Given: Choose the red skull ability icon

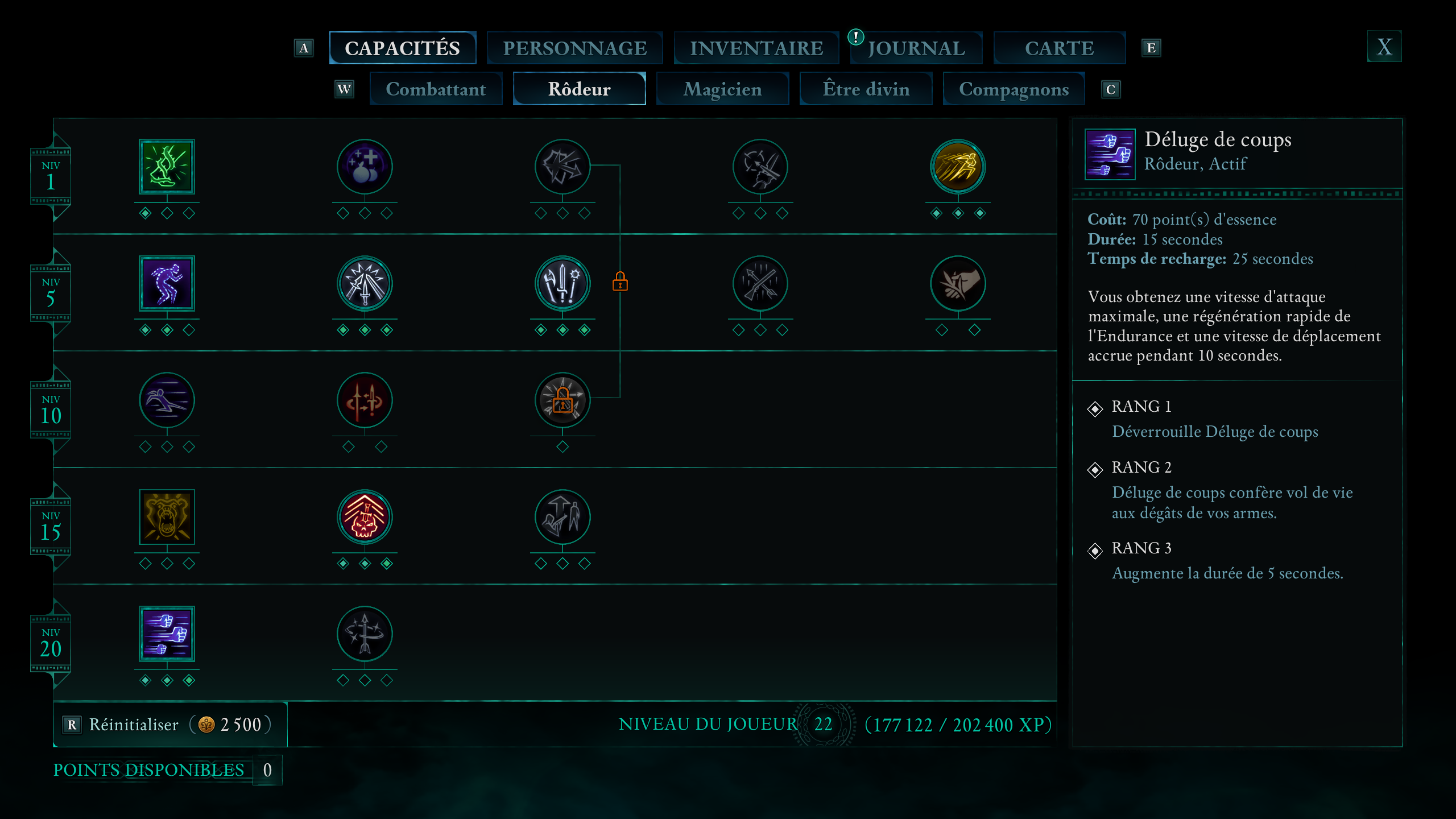Looking at the screenshot, I should [x=365, y=517].
